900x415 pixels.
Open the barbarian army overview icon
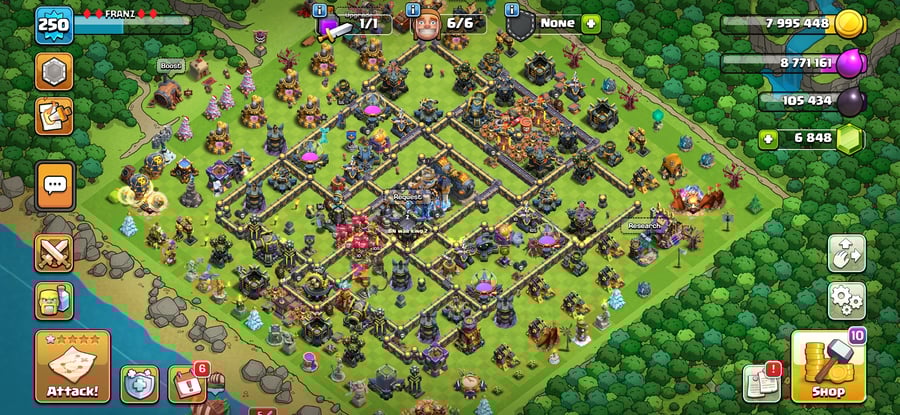coord(54,300)
